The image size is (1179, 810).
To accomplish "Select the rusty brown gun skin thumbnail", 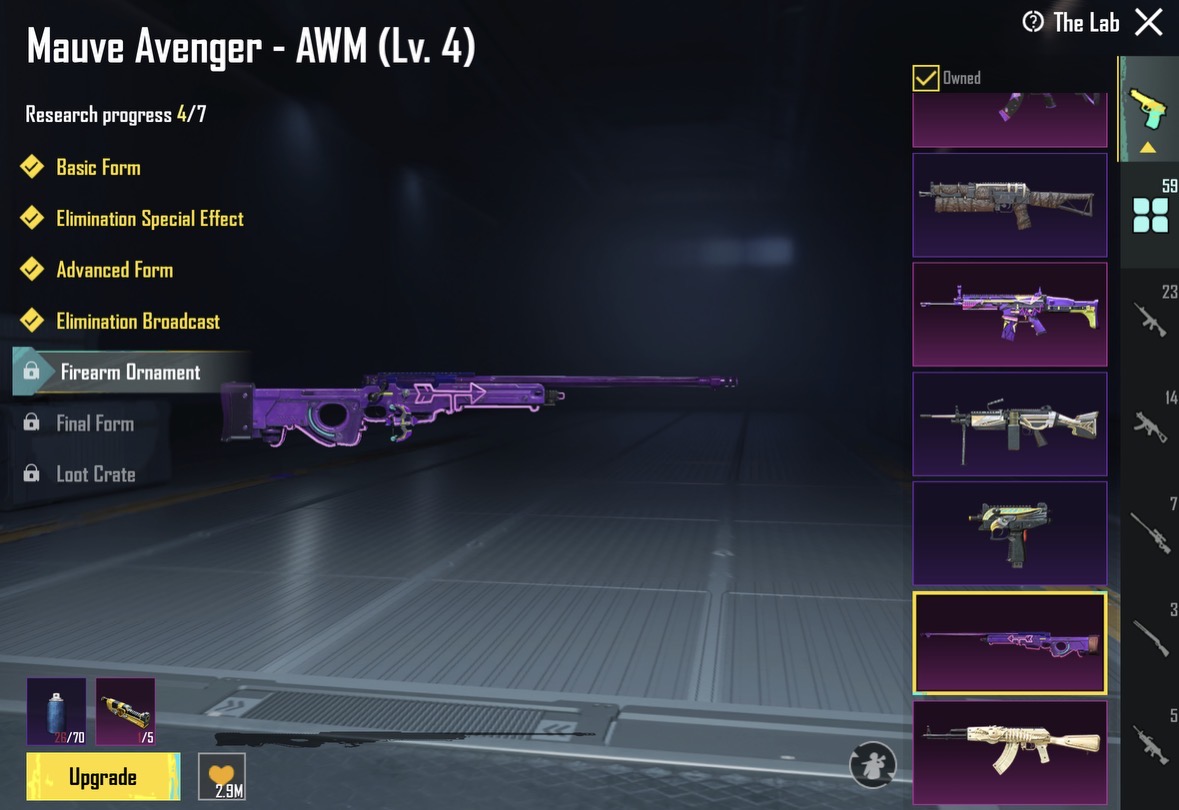I will [1009, 205].
